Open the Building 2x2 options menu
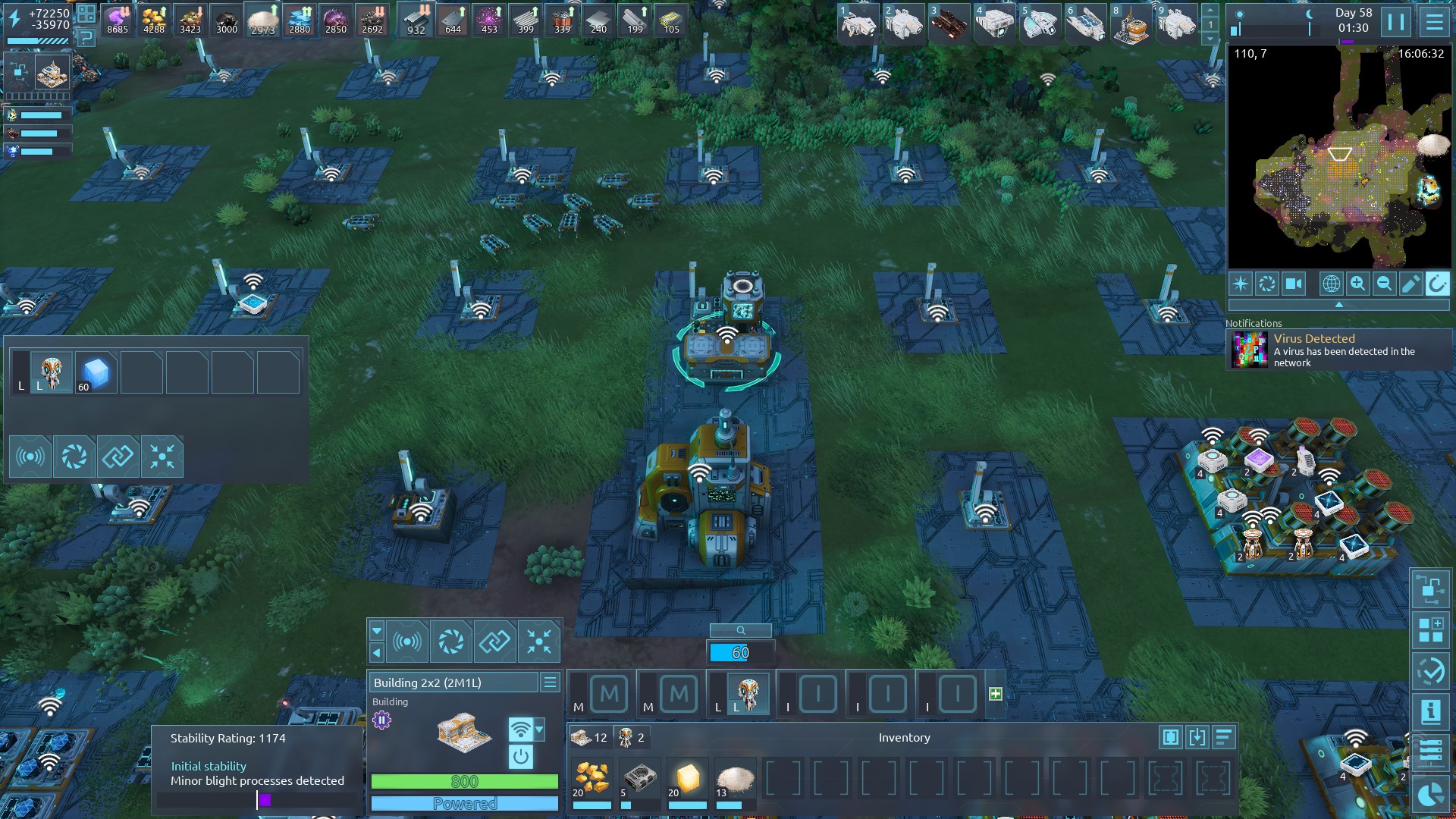Screen dimensions: 1456x819 pyautogui.click(x=550, y=682)
